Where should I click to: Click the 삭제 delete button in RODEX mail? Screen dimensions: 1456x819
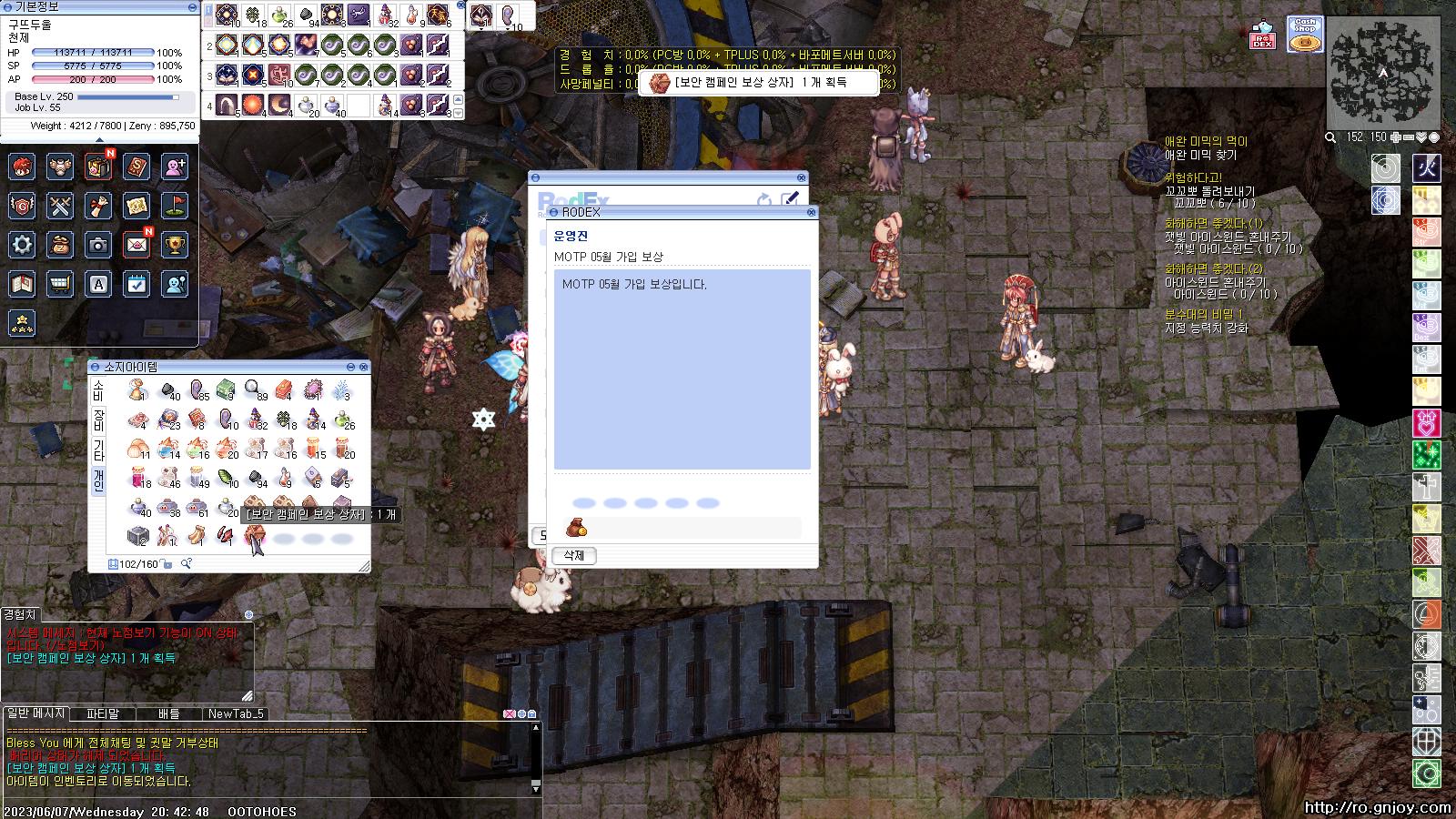click(573, 555)
